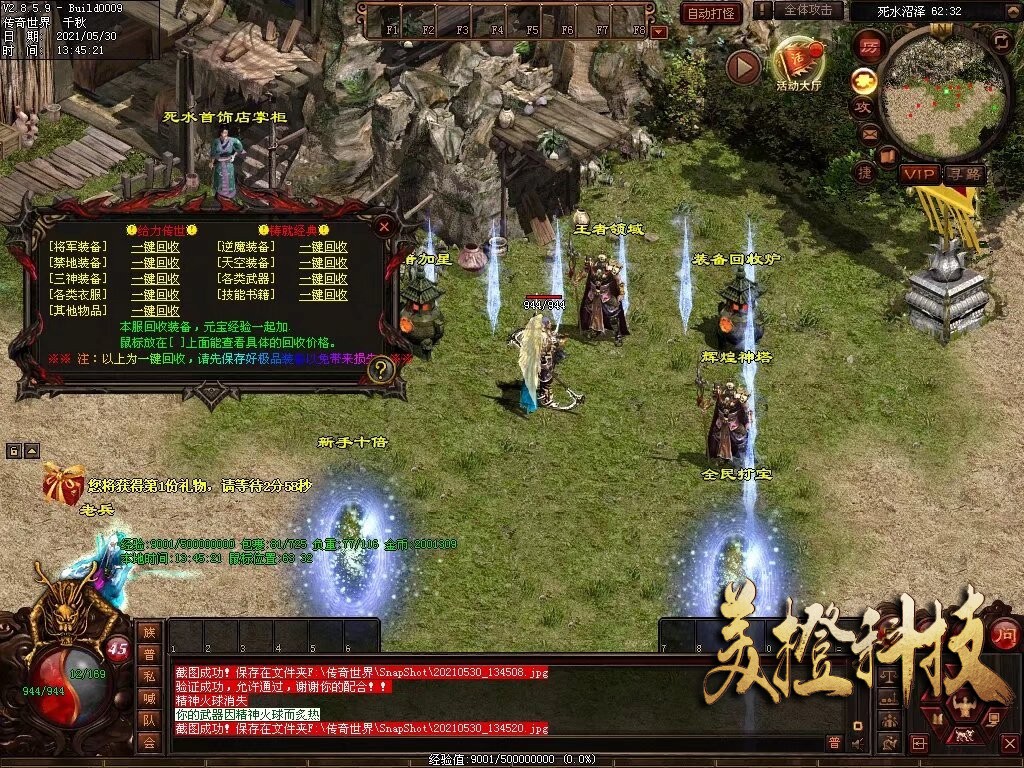Click the 攻 round button beside minimap
The width and height of the screenshot is (1024, 768).
pos(862,106)
